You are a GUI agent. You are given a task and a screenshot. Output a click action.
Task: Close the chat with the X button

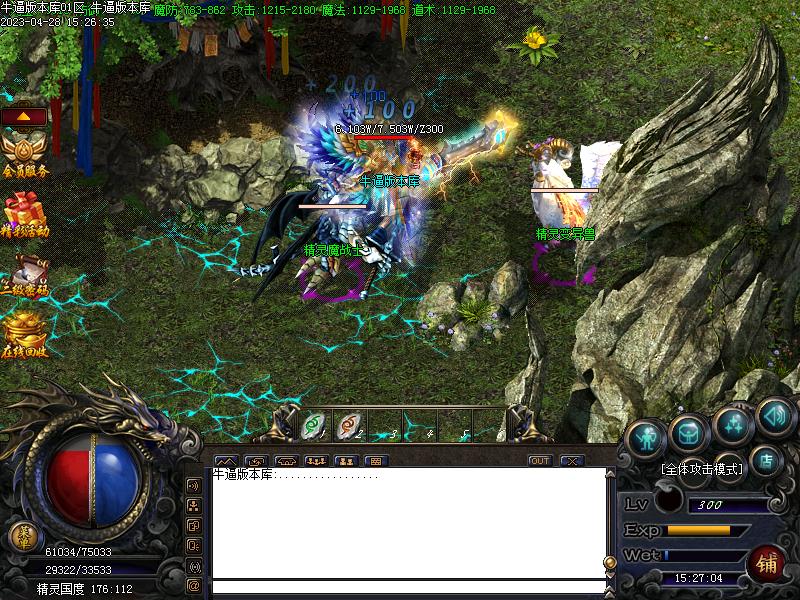[571, 461]
